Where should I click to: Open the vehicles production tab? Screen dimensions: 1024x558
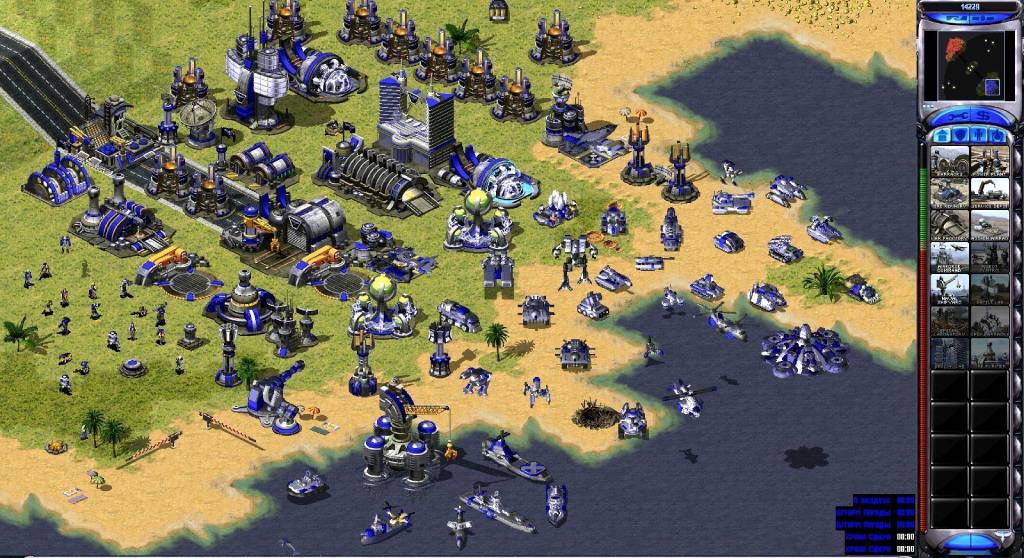[x=994, y=135]
